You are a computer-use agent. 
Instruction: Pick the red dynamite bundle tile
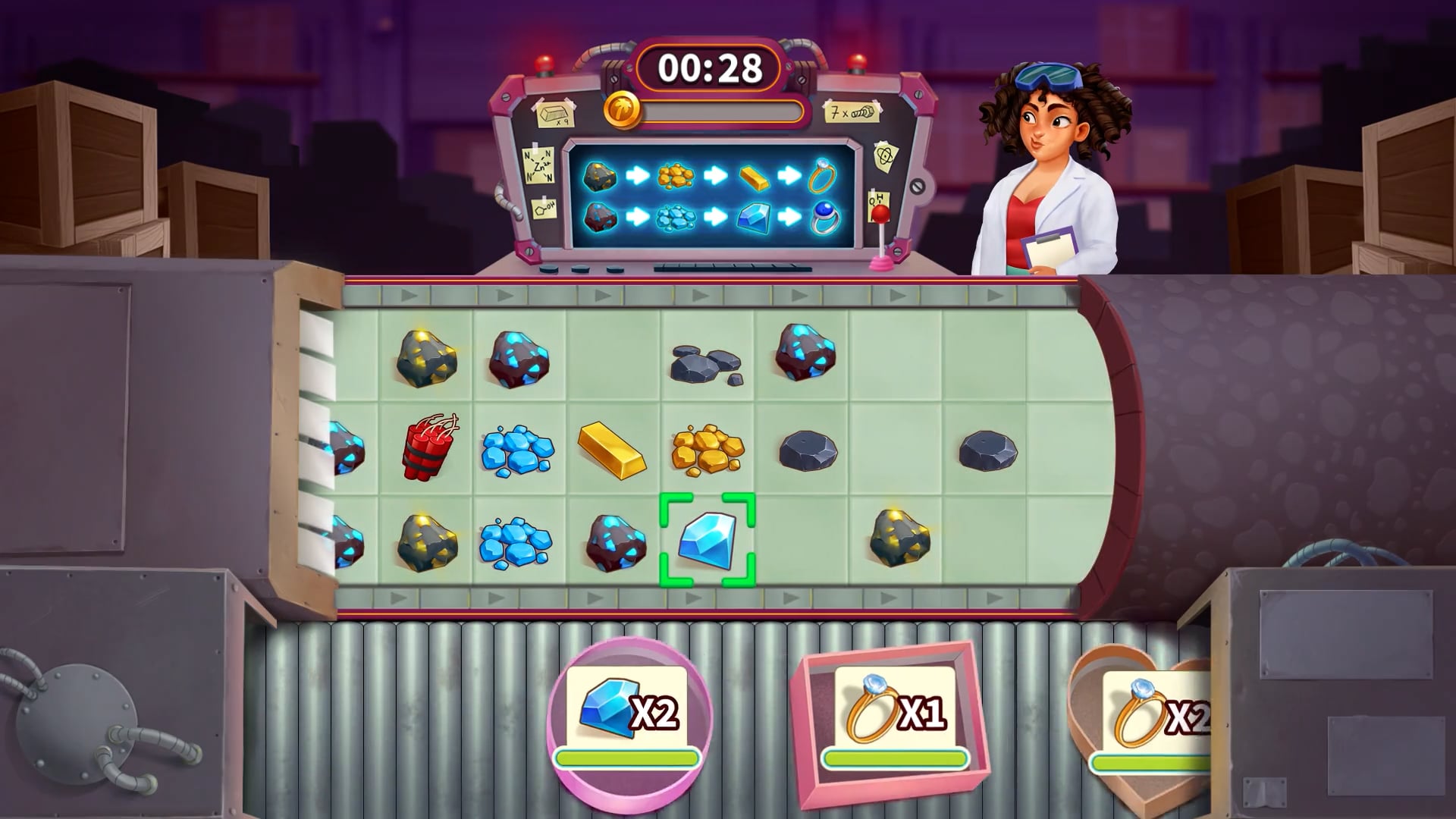pyautogui.click(x=425, y=448)
